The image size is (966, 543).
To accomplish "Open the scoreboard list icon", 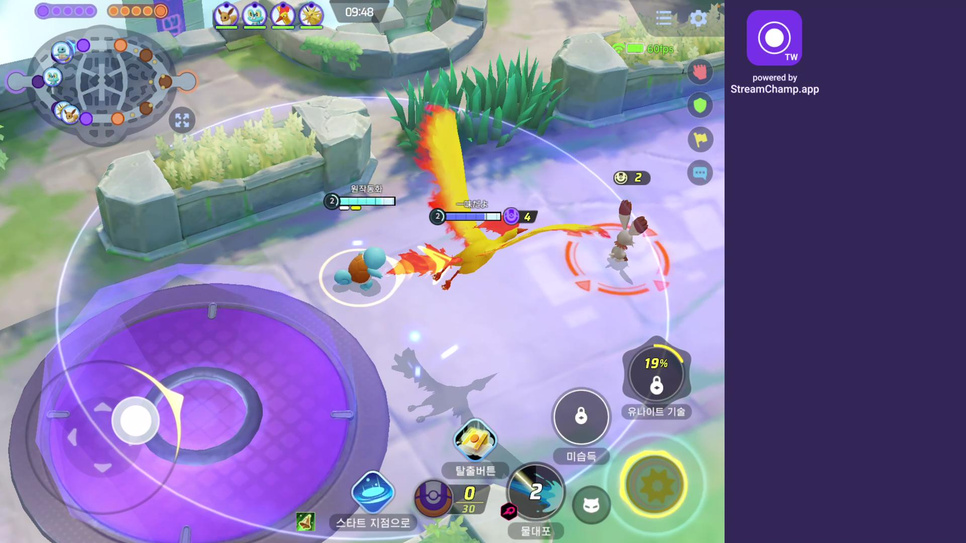I will click(664, 18).
